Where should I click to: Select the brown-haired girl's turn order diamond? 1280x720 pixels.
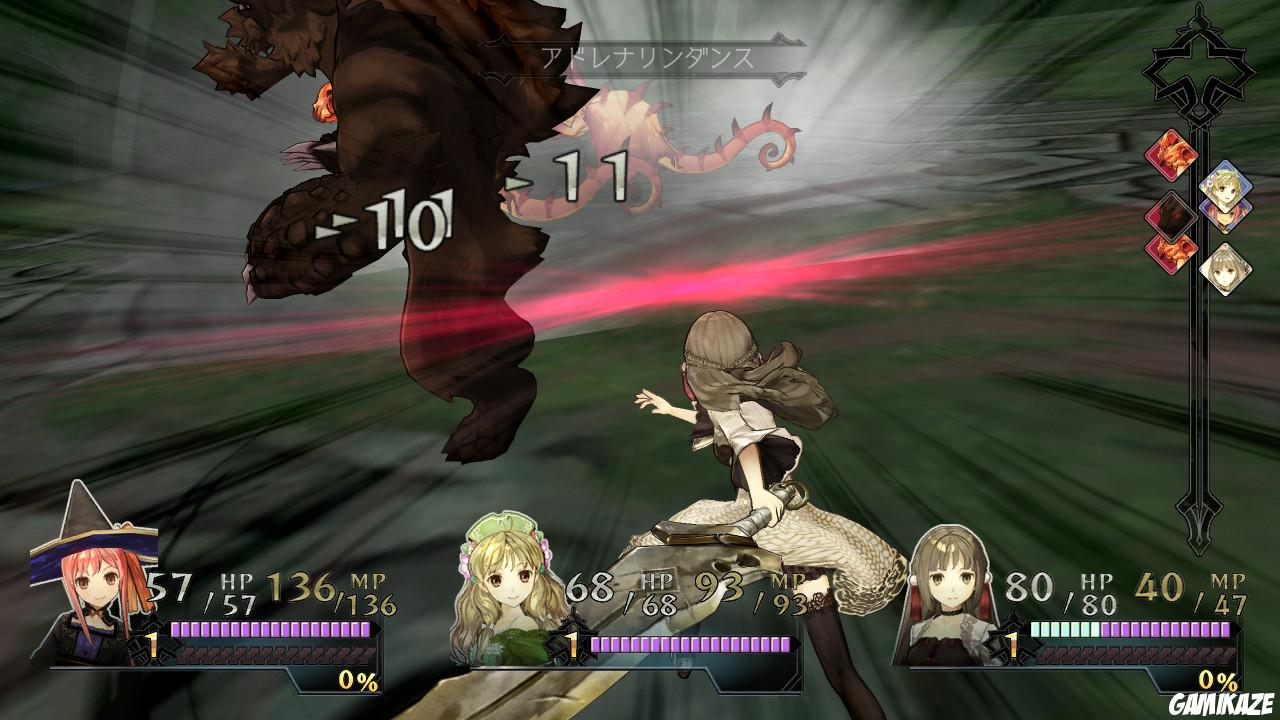coord(1226,267)
